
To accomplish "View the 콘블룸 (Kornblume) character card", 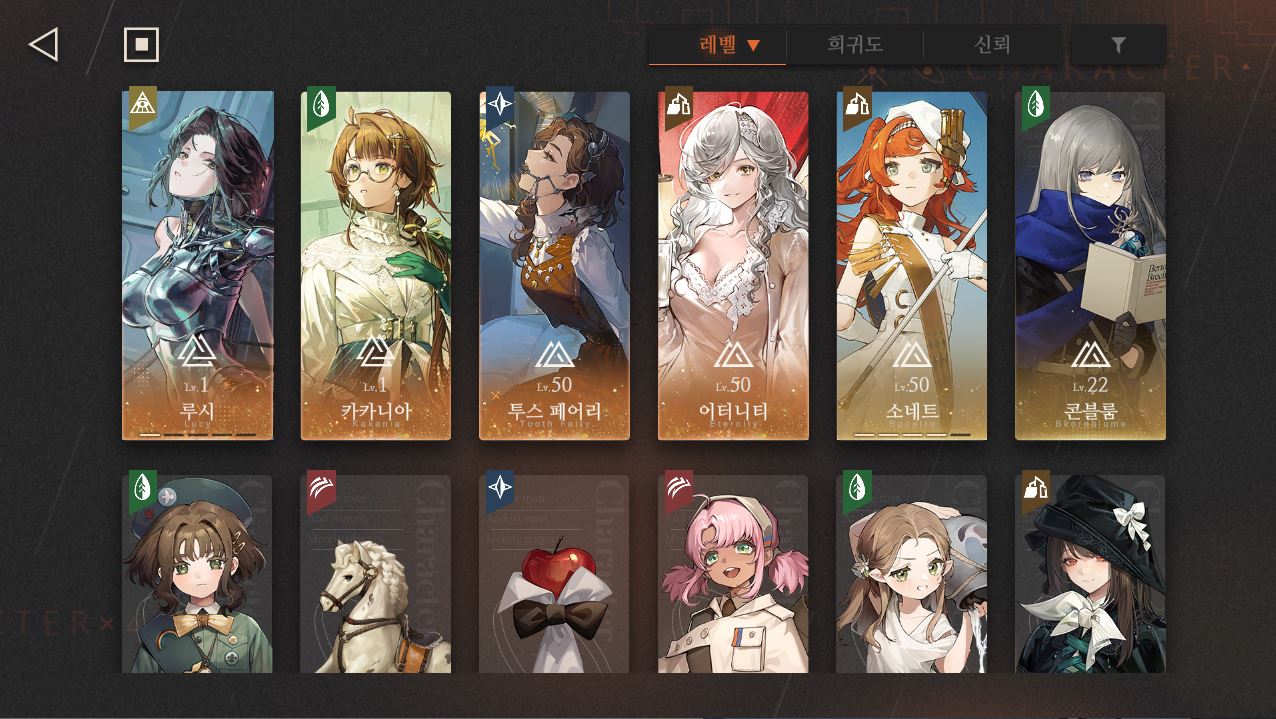I will [1090, 266].
